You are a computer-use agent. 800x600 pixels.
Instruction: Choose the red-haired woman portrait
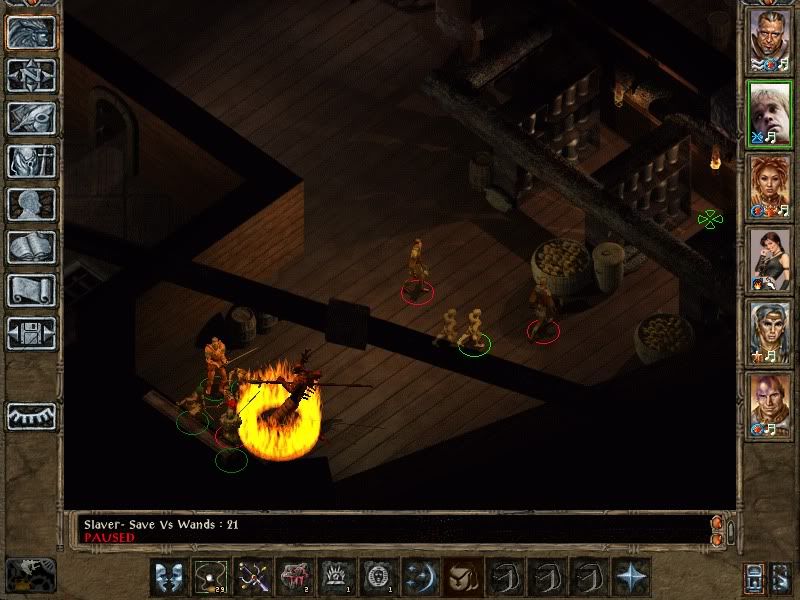(770, 187)
